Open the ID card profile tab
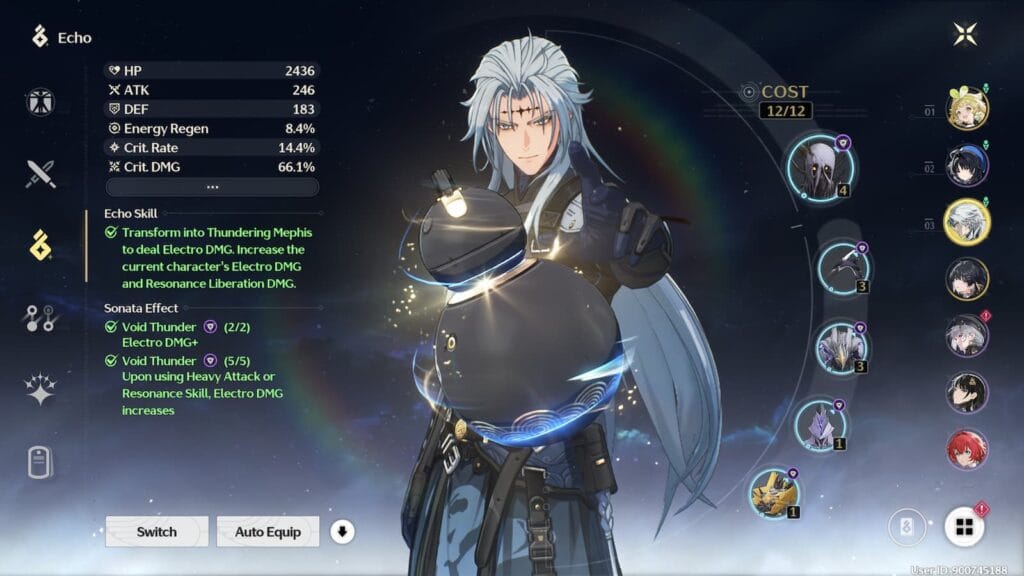Screen dimensions: 1024x576 click(x=41, y=463)
